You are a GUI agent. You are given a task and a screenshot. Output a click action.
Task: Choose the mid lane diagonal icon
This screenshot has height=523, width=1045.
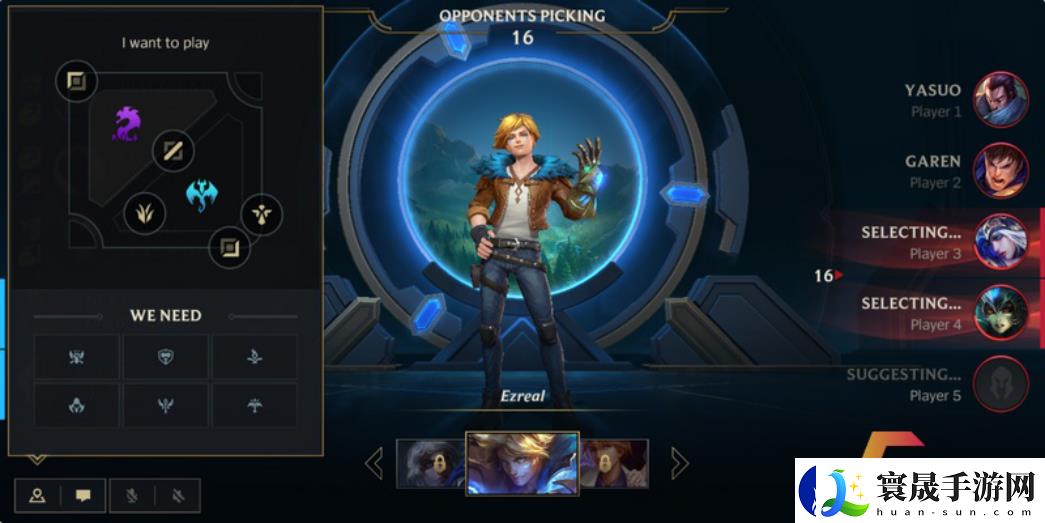173,152
